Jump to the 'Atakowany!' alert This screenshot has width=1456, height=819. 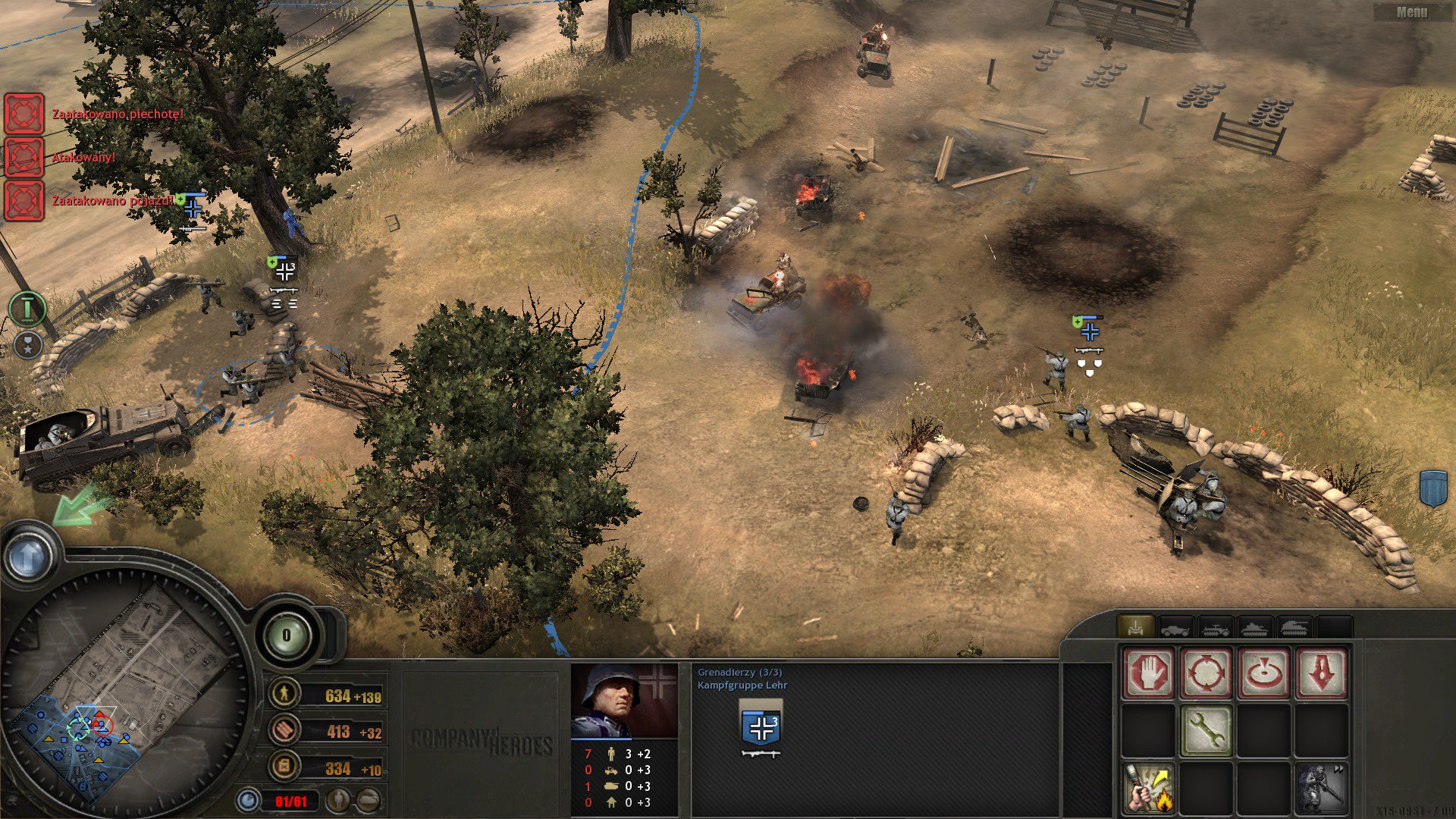click(24, 157)
